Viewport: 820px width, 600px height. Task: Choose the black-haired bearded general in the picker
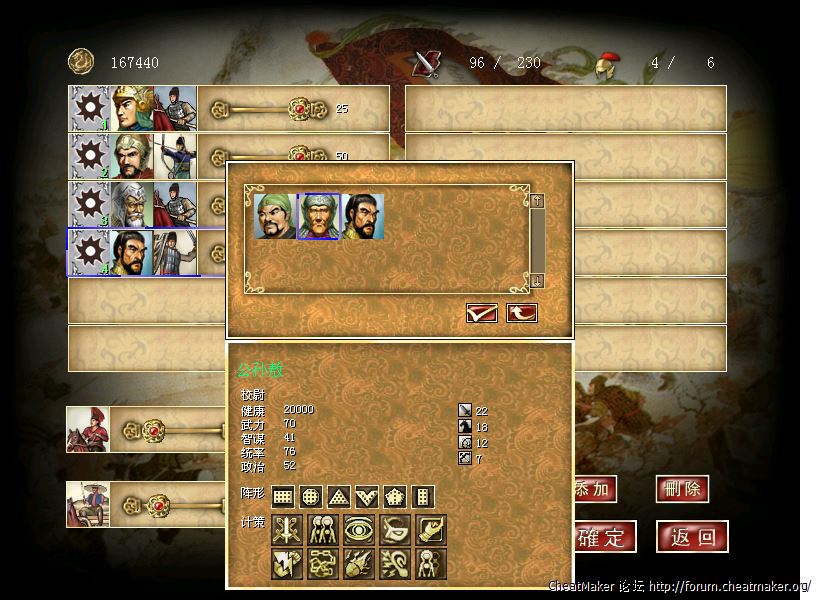pyautogui.click(x=363, y=216)
